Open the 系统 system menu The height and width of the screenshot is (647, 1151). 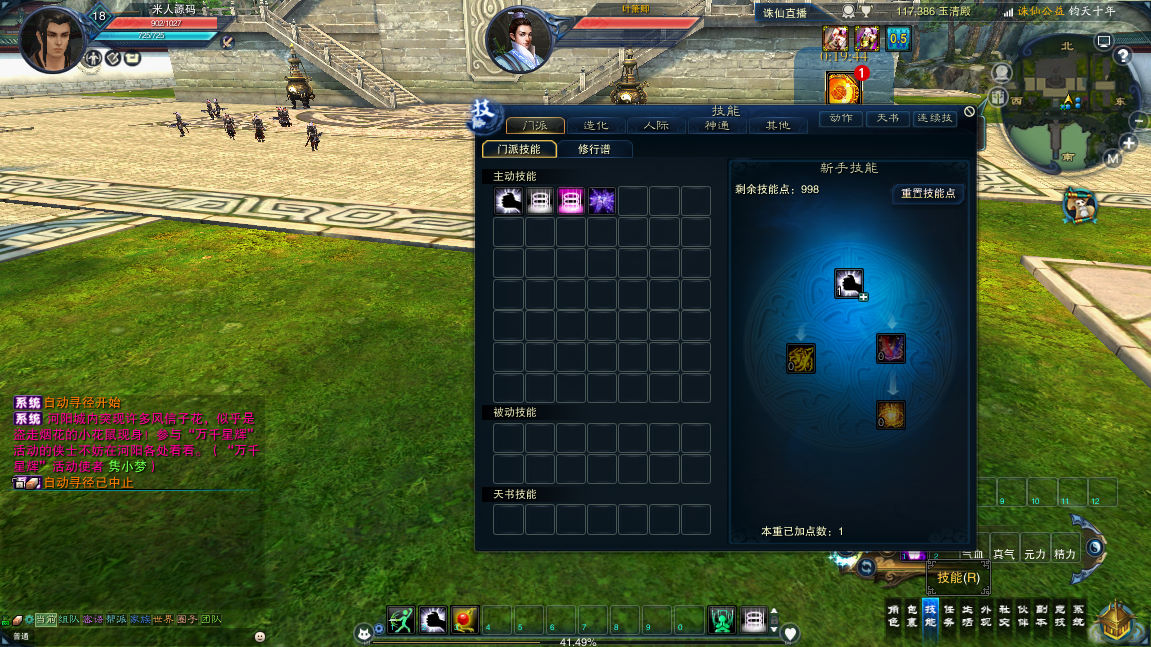point(1078,615)
